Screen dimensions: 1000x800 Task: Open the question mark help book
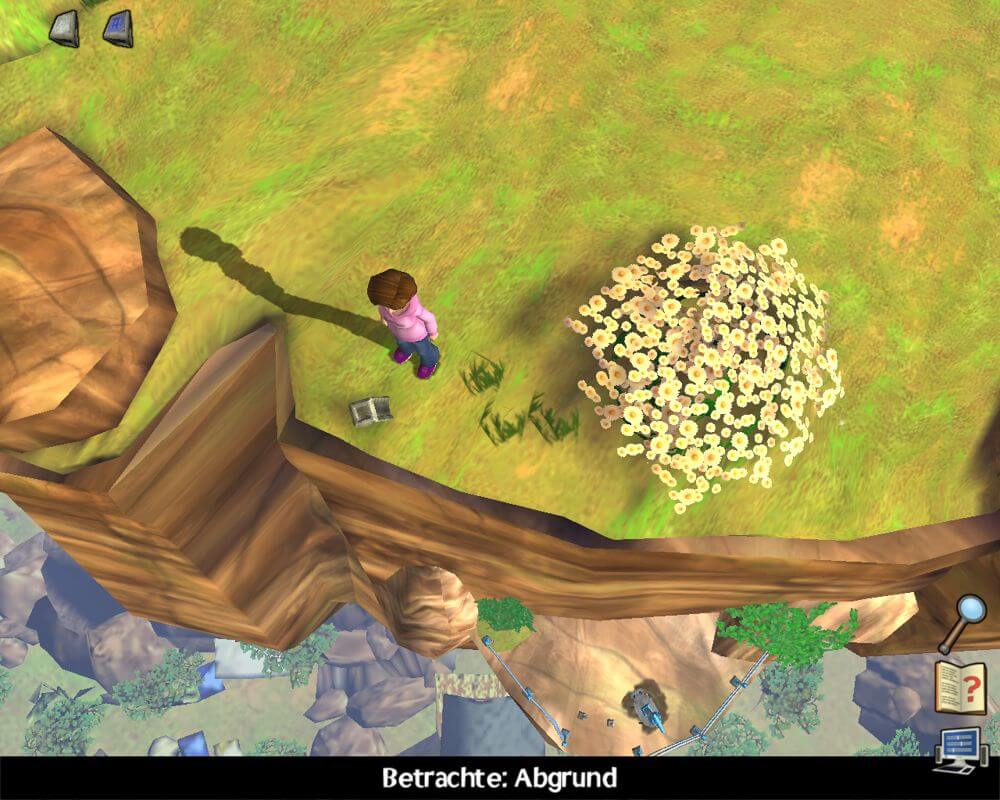pos(961,687)
